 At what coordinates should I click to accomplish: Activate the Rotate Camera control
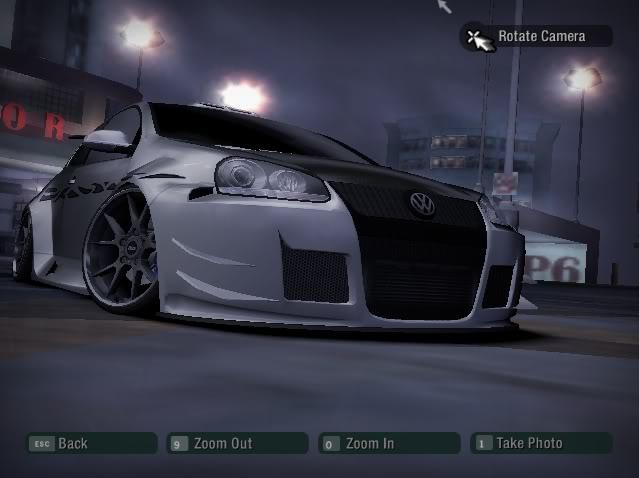[x=535, y=37]
